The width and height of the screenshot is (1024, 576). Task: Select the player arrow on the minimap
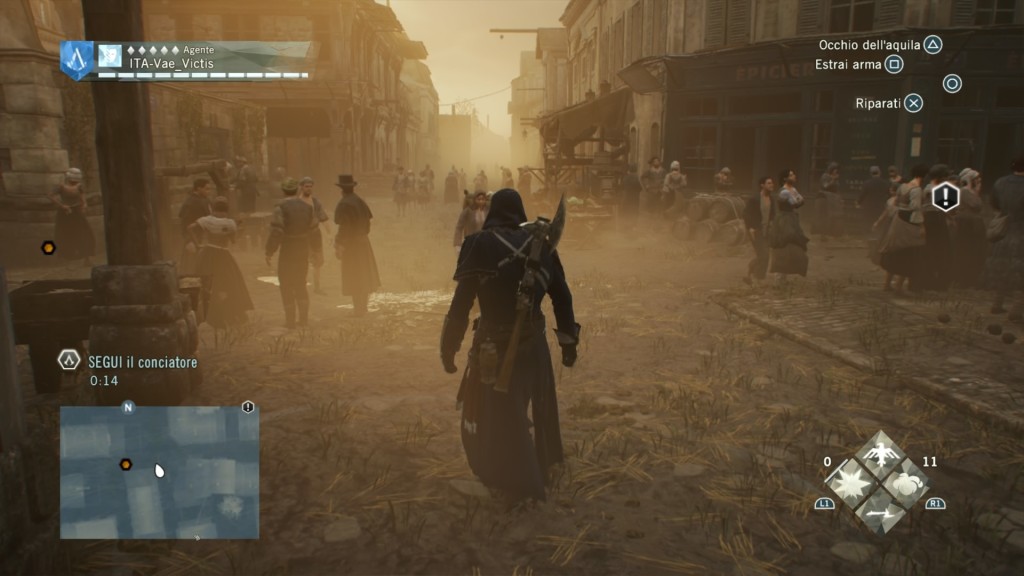pos(159,470)
